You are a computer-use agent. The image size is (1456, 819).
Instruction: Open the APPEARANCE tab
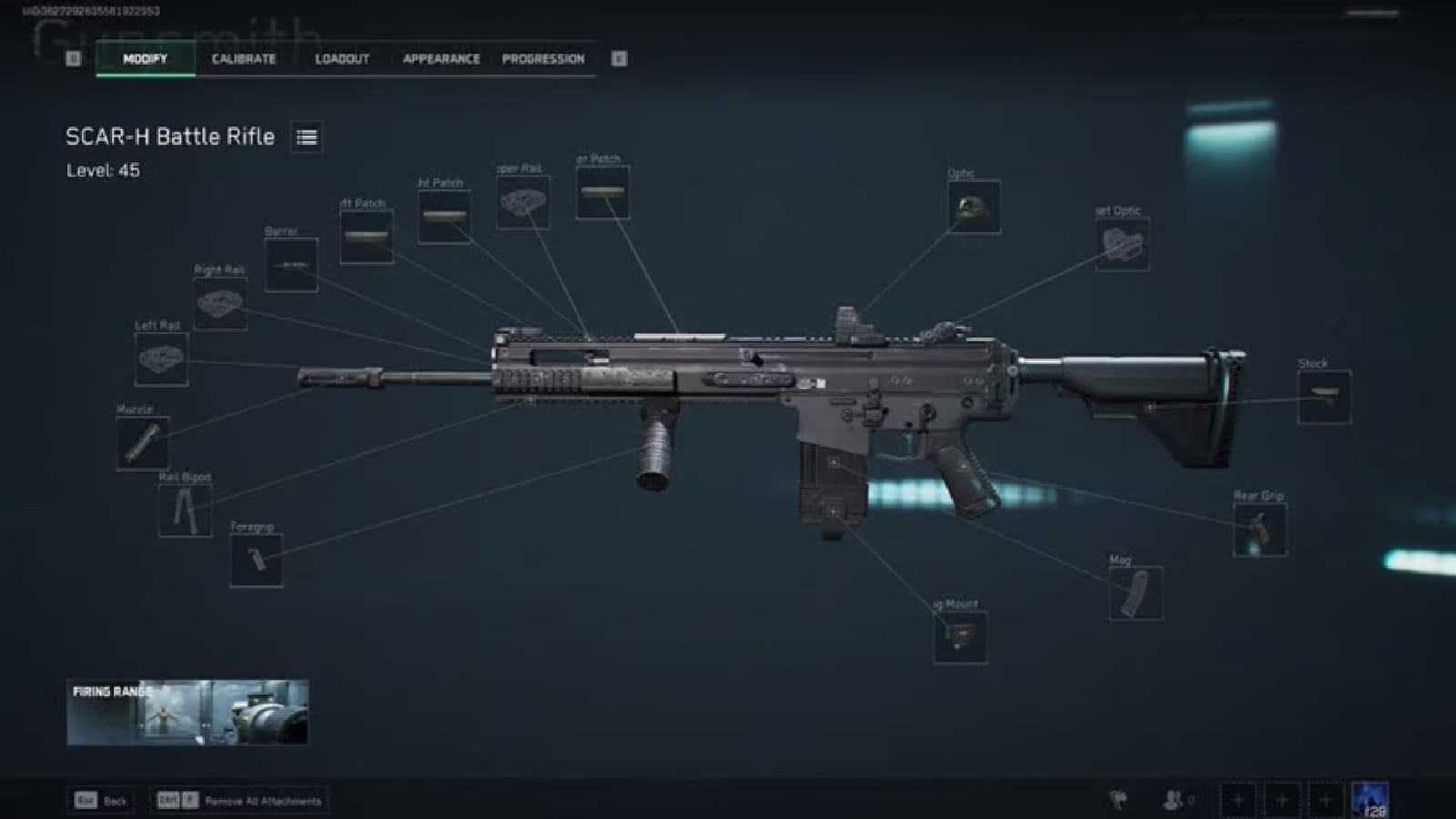440,59
